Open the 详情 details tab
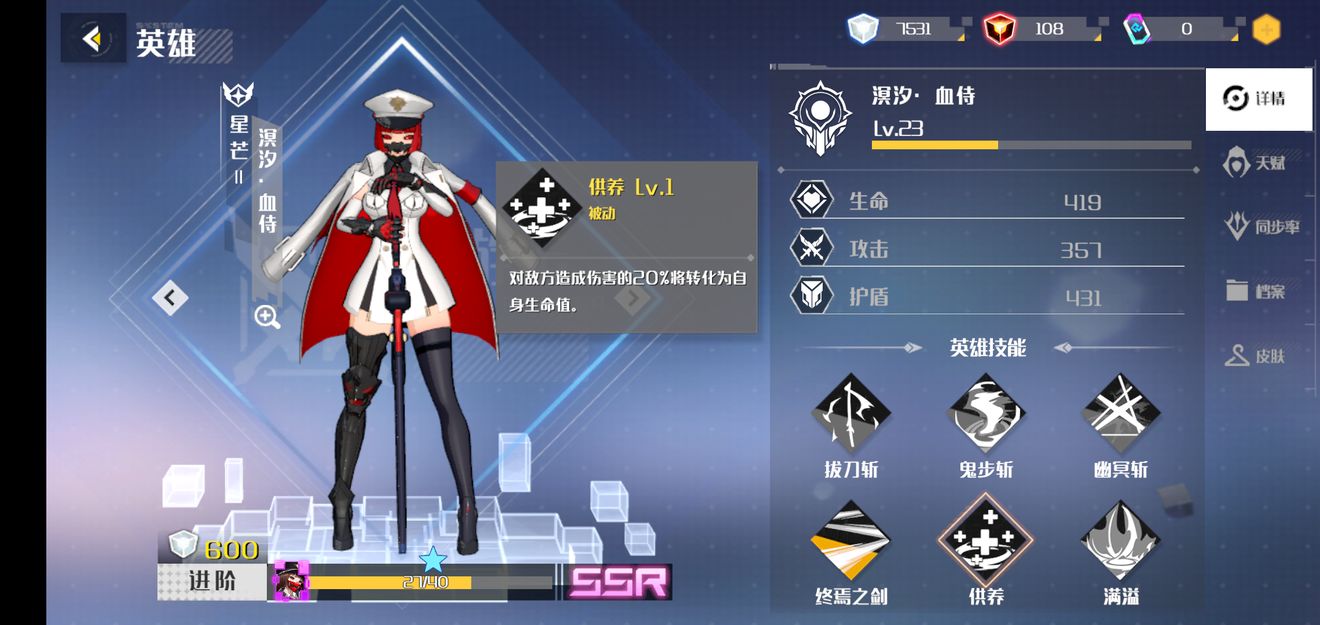The width and height of the screenshot is (1320, 625). click(1257, 99)
